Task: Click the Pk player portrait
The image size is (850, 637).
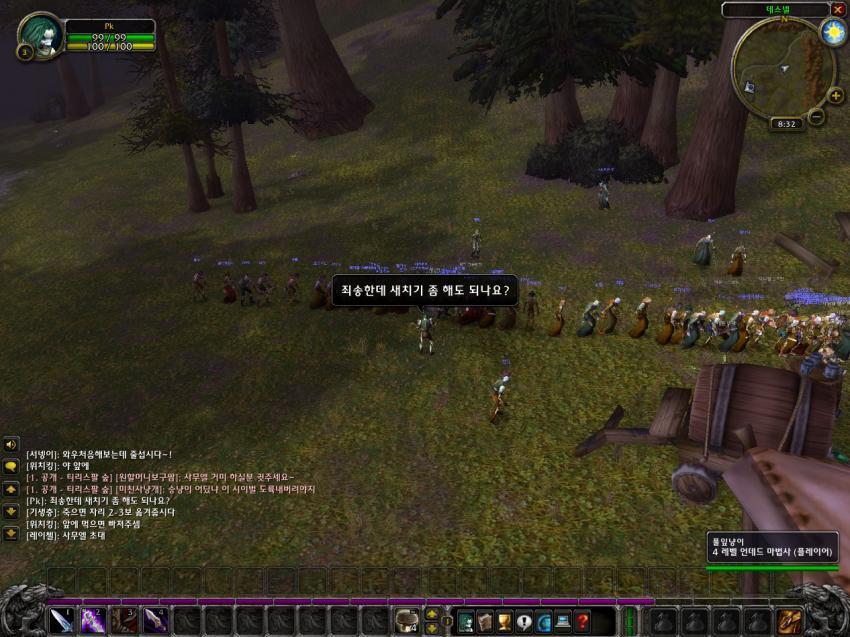Action: 40,35
